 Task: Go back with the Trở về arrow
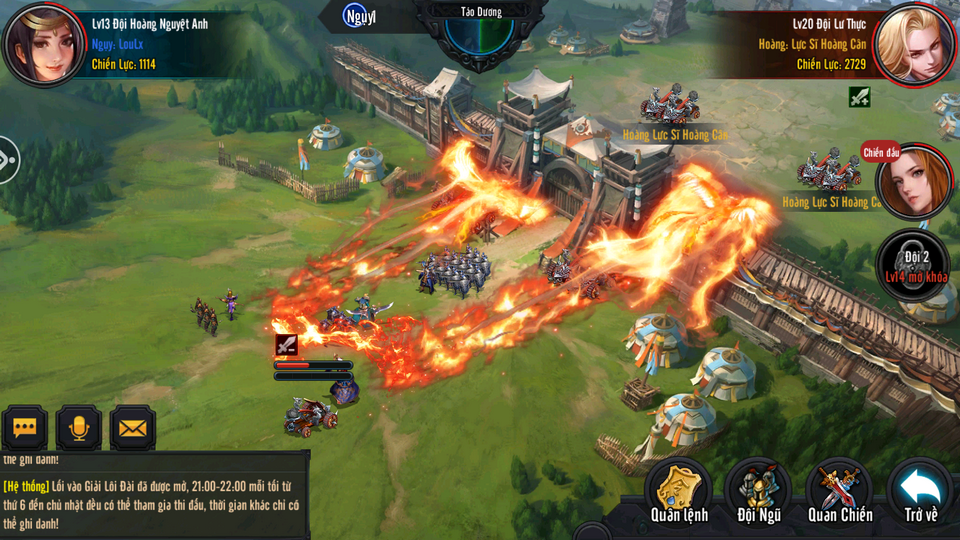[x=921, y=492]
